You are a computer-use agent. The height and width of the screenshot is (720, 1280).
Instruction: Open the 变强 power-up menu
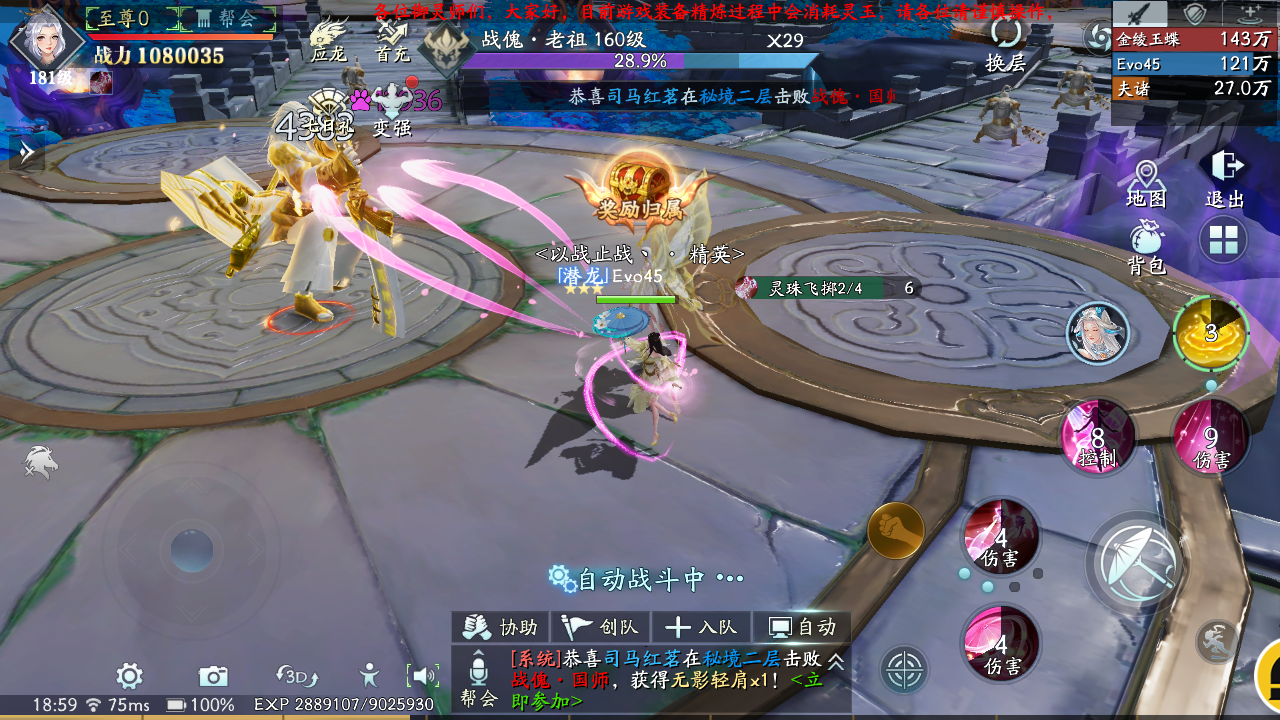tap(392, 109)
